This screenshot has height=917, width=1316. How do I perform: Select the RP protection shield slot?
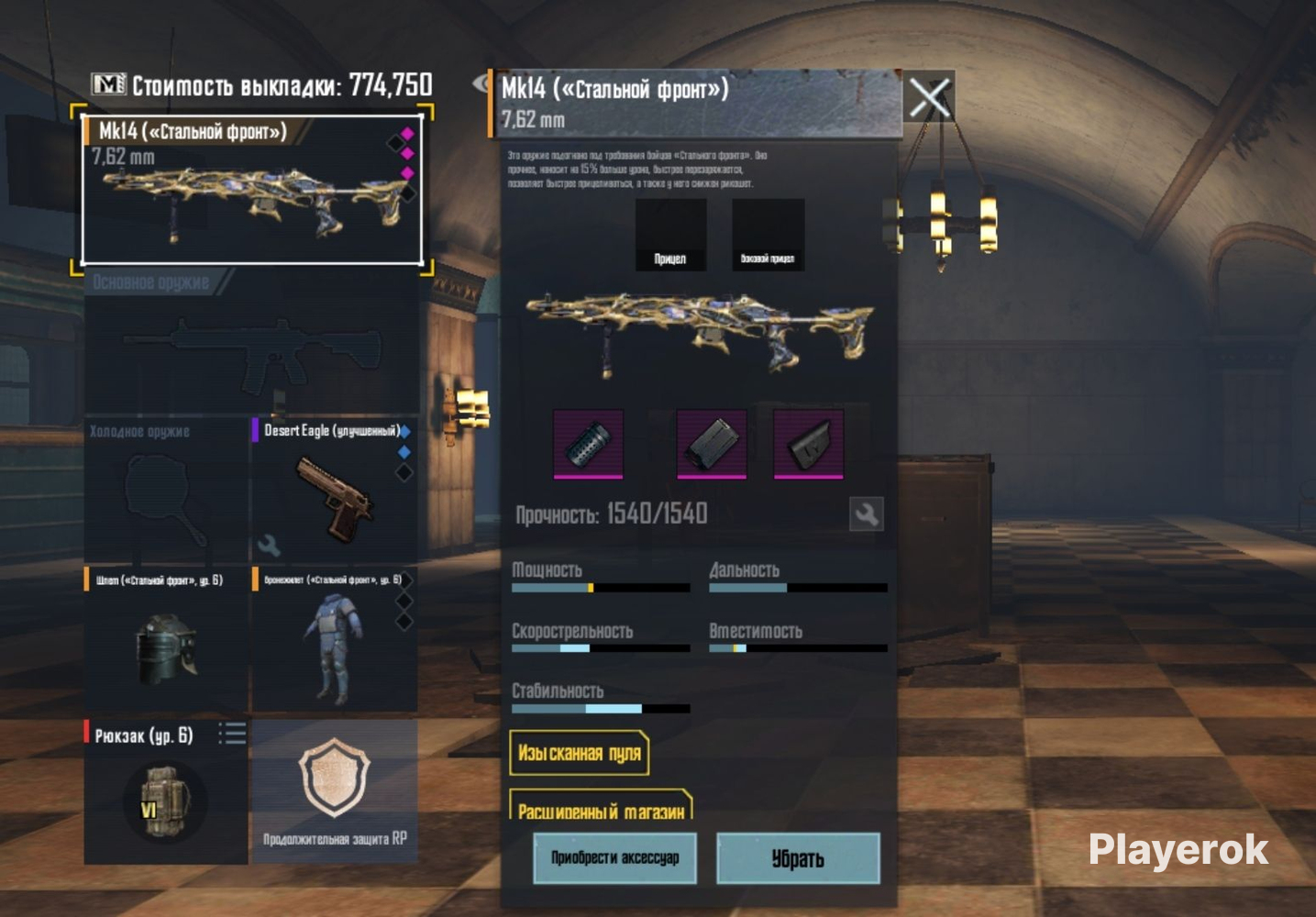(335, 790)
